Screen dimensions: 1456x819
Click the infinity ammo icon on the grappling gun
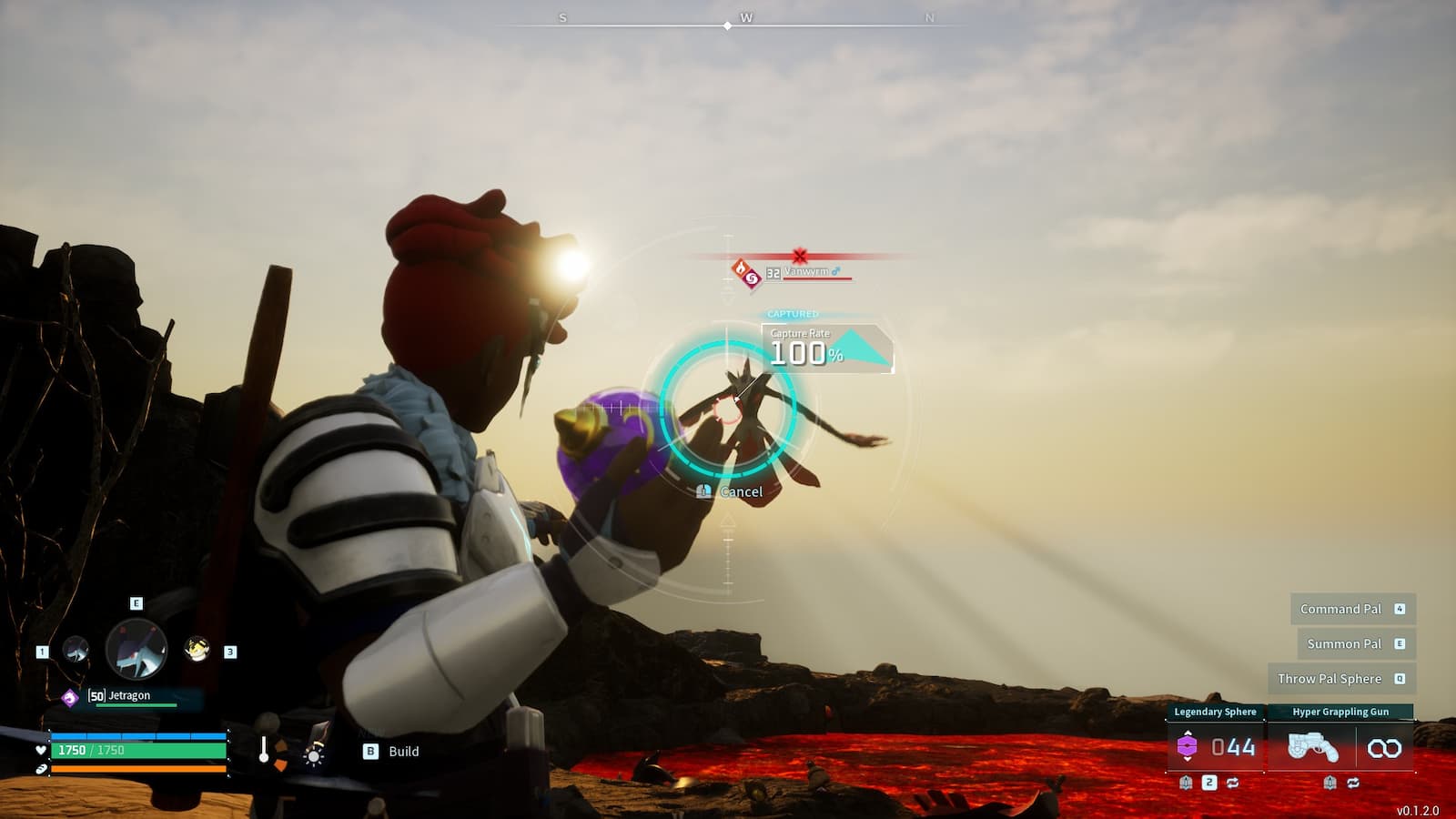click(1385, 747)
